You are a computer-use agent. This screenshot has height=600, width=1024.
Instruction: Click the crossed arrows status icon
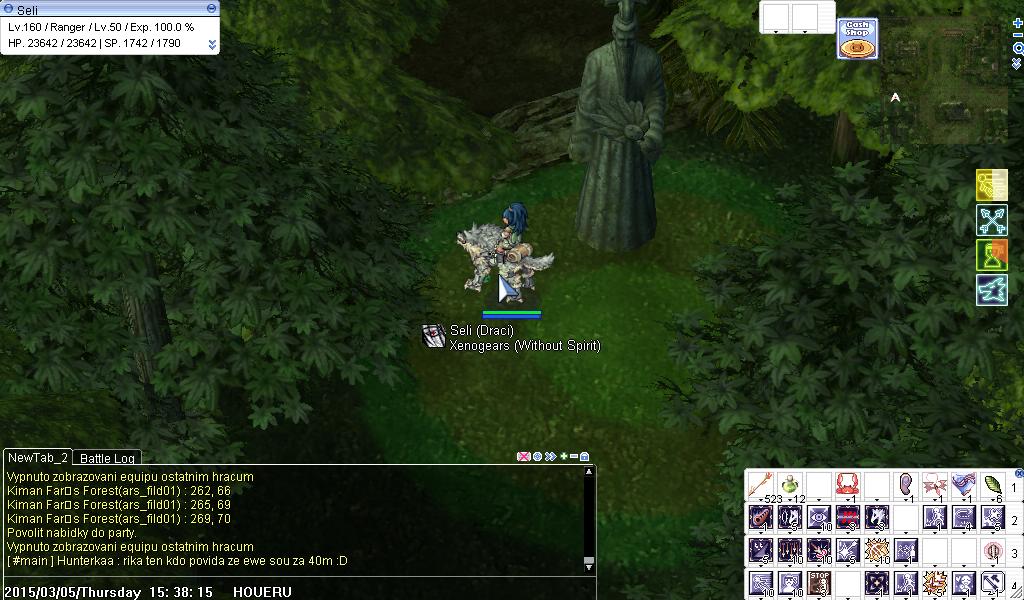coord(991,220)
